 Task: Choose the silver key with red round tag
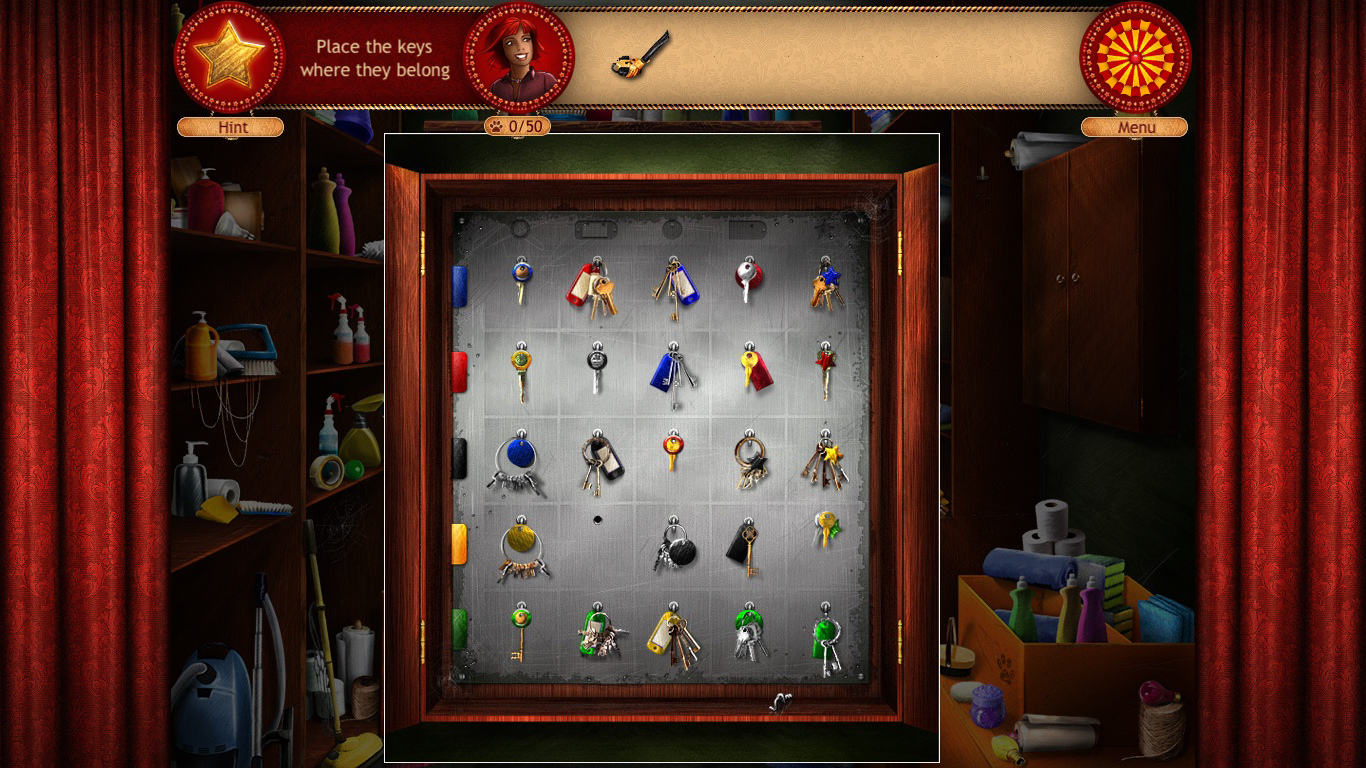tap(748, 278)
